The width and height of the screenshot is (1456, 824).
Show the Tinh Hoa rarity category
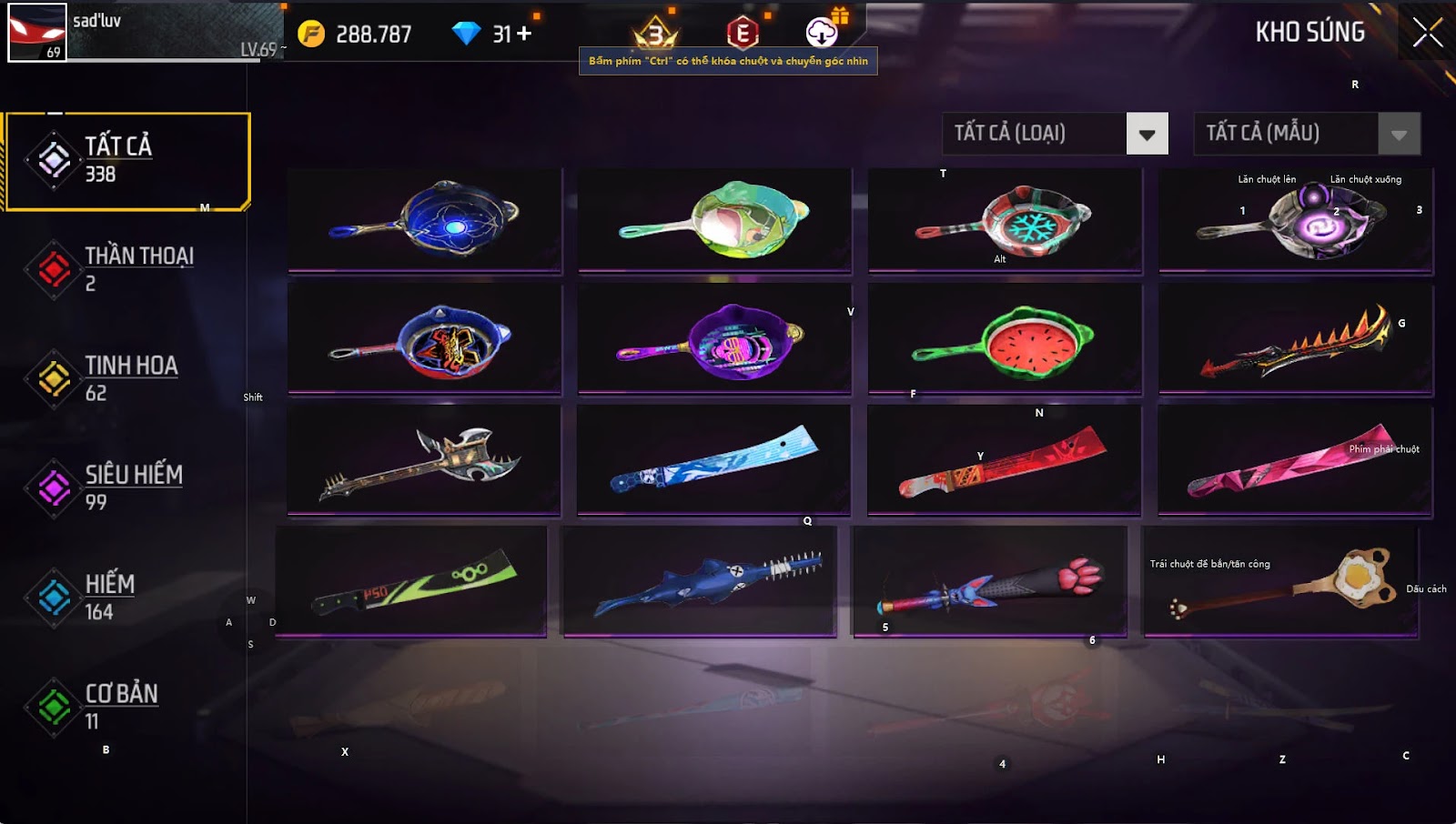pyautogui.click(x=127, y=378)
